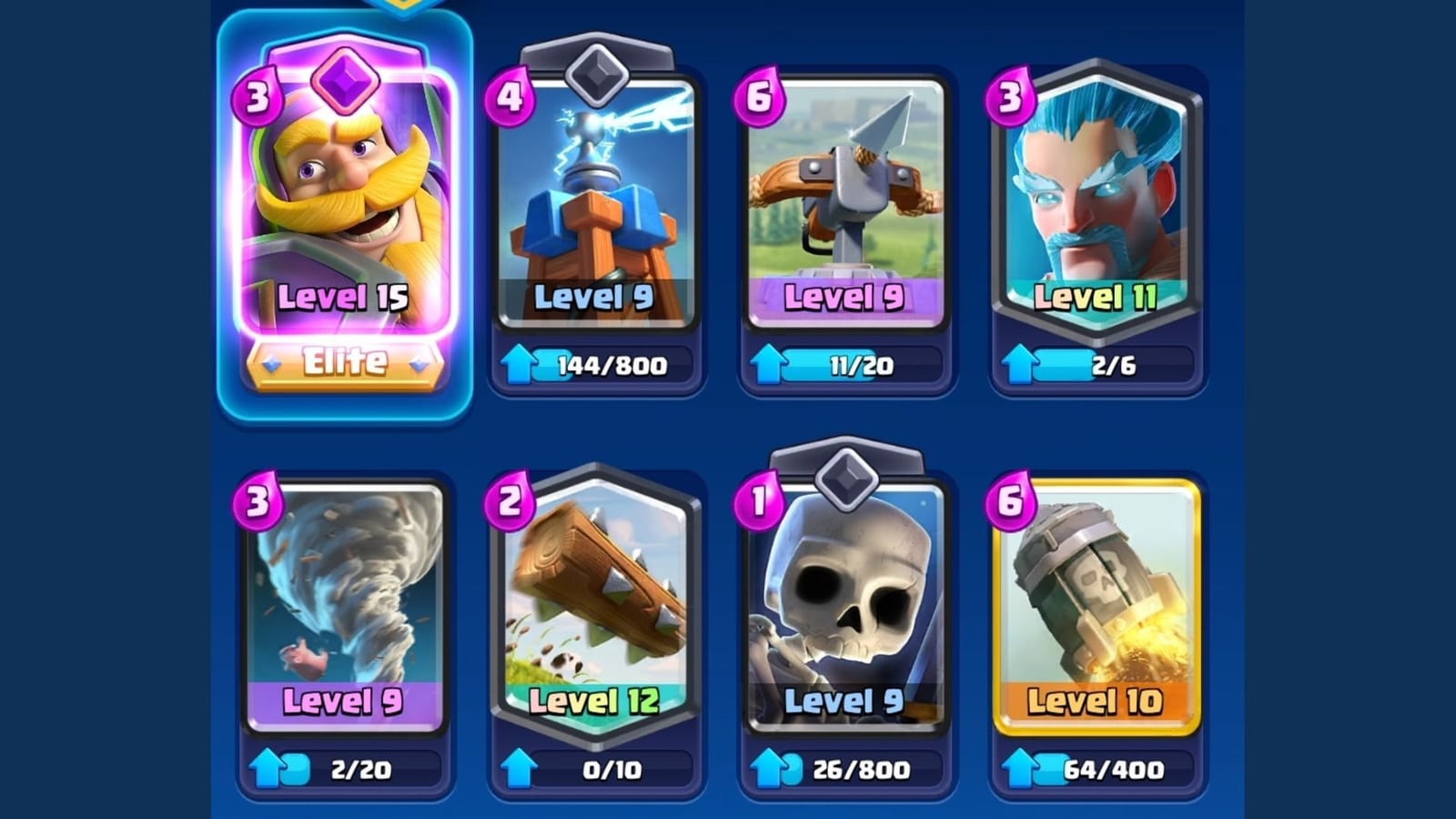Tap the upgrade arrow under Rocket
The height and width of the screenshot is (819, 1456).
coord(1019,769)
